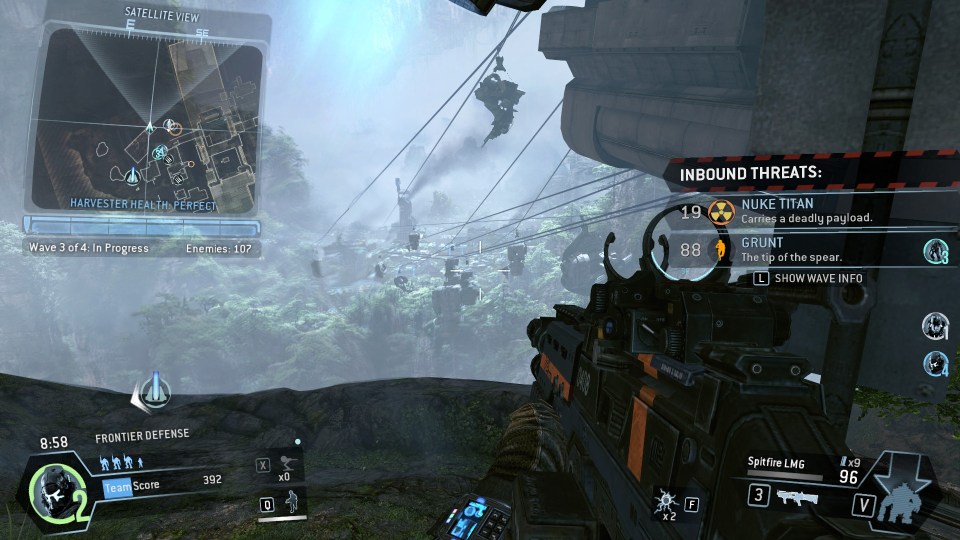Viewport: 960px width, 540px height.
Task: Click the radioactive Nuke Titan icon
Action: (721, 211)
